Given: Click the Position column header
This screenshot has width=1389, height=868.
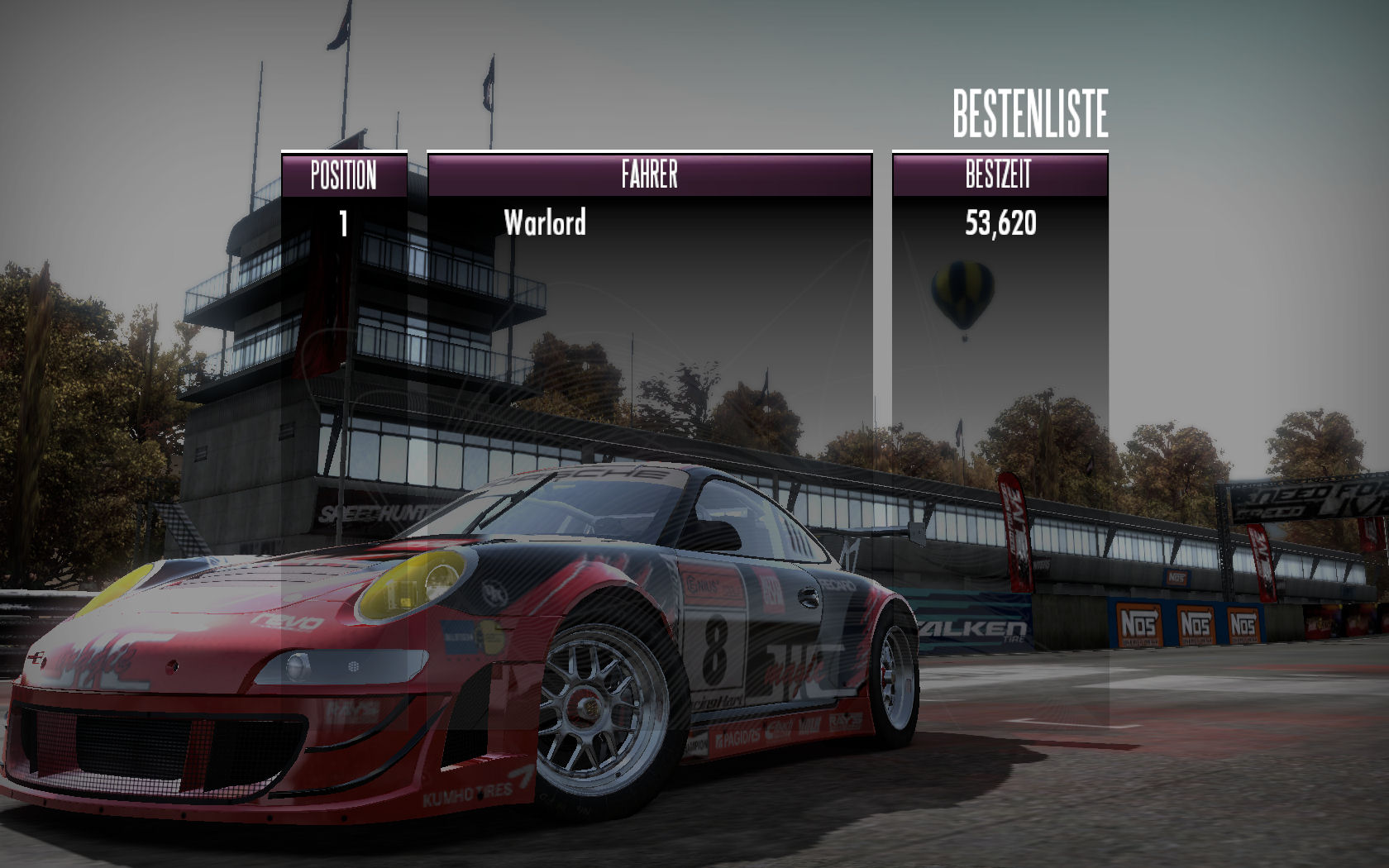Looking at the screenshot, I should click(x=344, y=175).
